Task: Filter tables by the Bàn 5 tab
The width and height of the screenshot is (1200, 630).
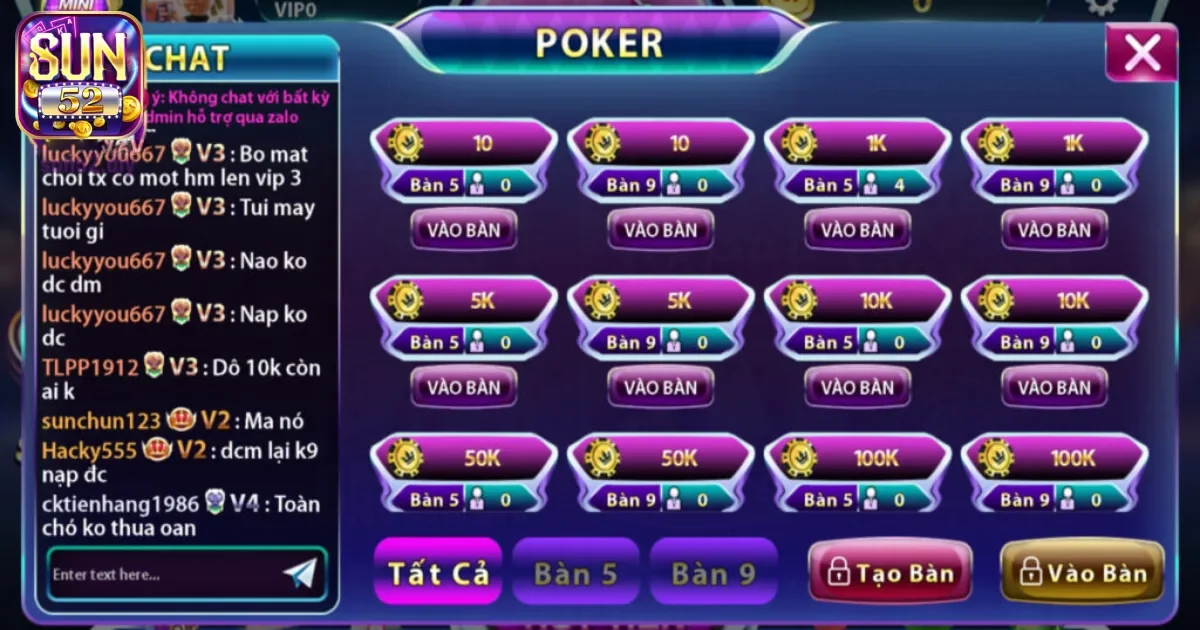Action: [575, 572]
